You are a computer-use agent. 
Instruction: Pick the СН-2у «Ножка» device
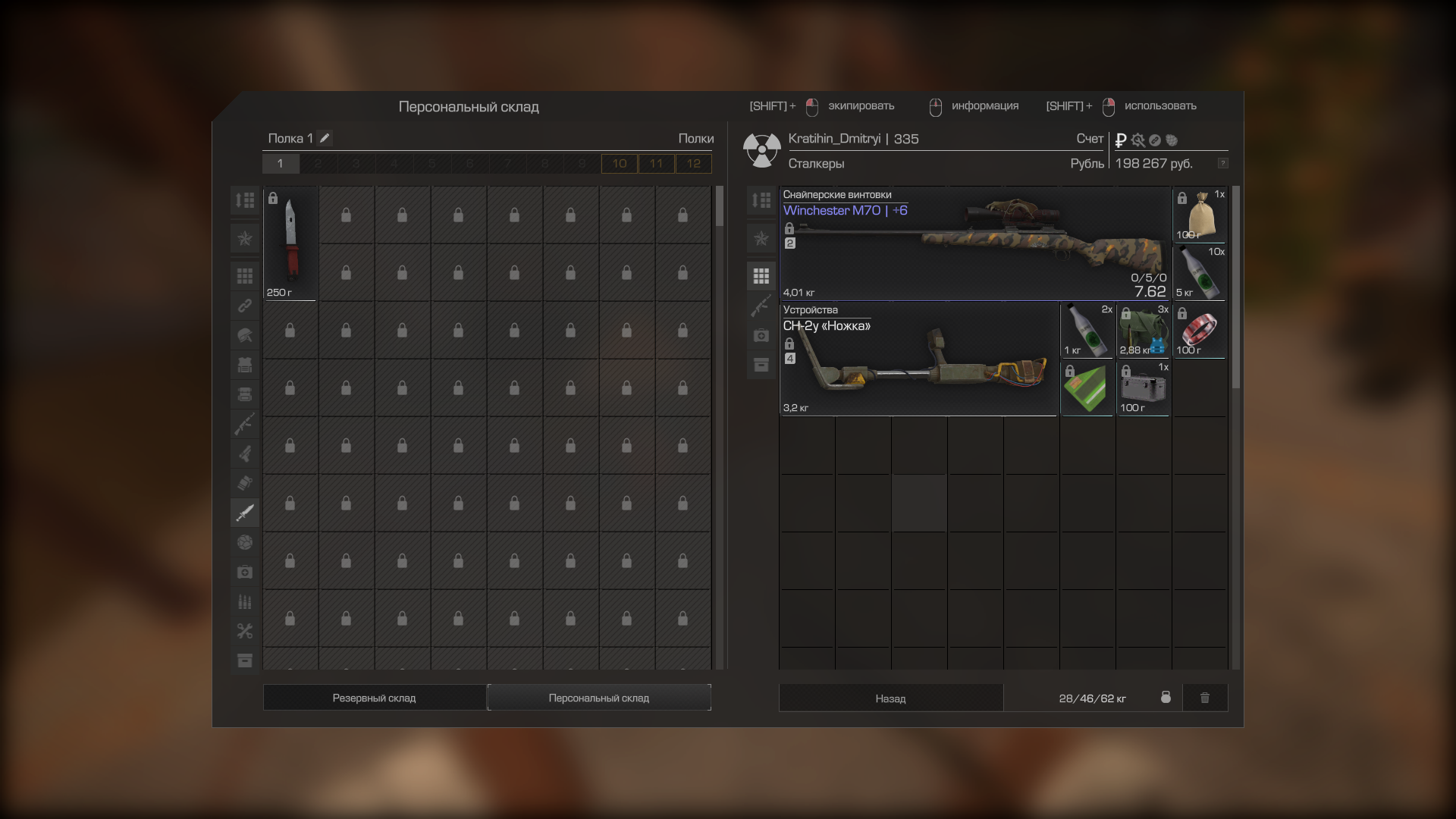[918, 359]
